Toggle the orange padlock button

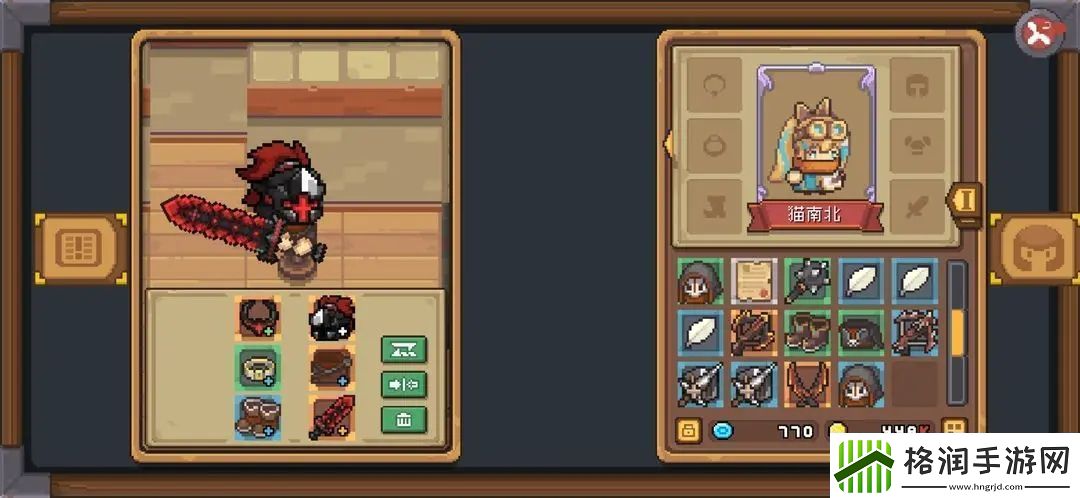688,431
